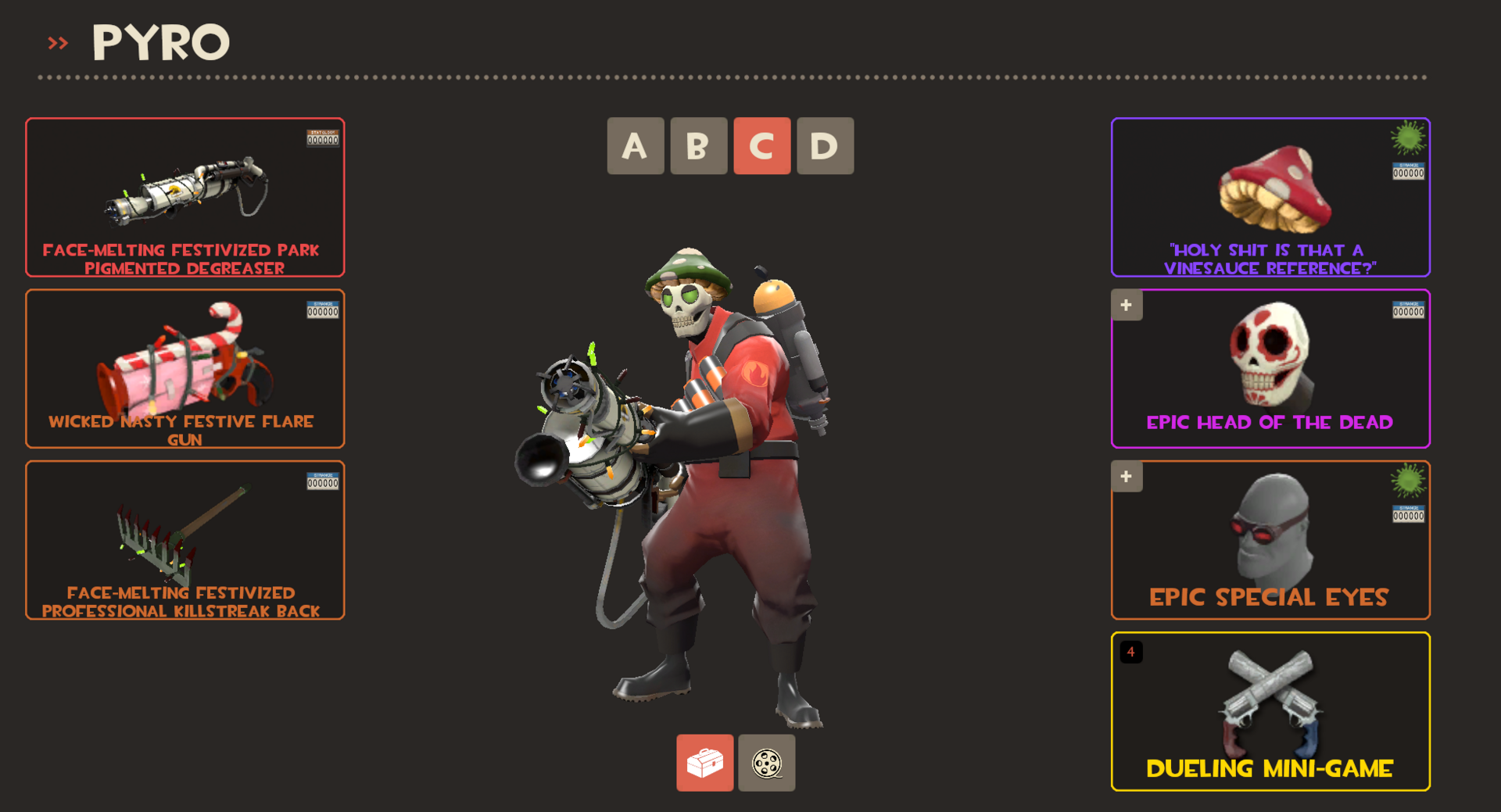Click the quantity badge on Dueling Mini-Game
Viewport: 1501px width, 812px height.
click(x=1131, y=653)
